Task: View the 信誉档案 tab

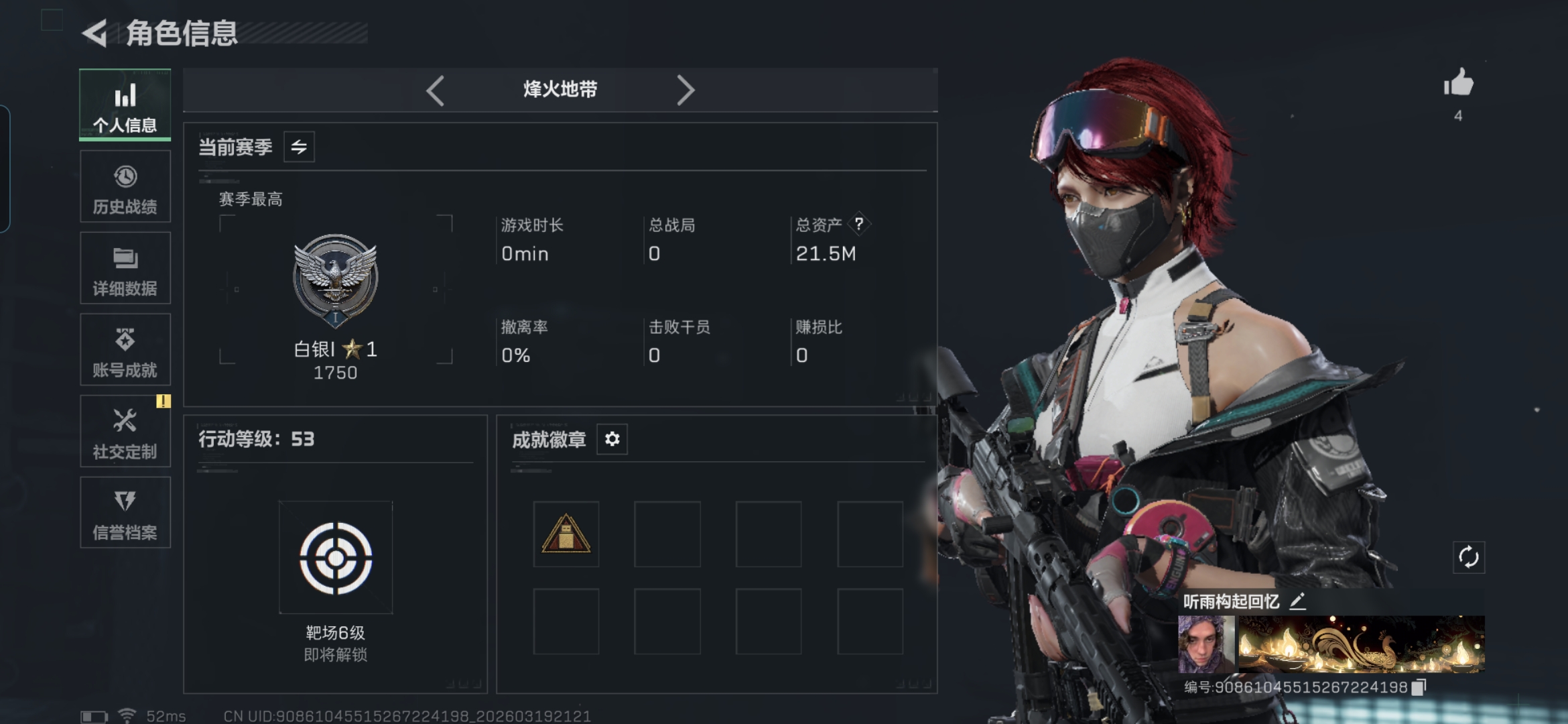Action: (125, 514)
